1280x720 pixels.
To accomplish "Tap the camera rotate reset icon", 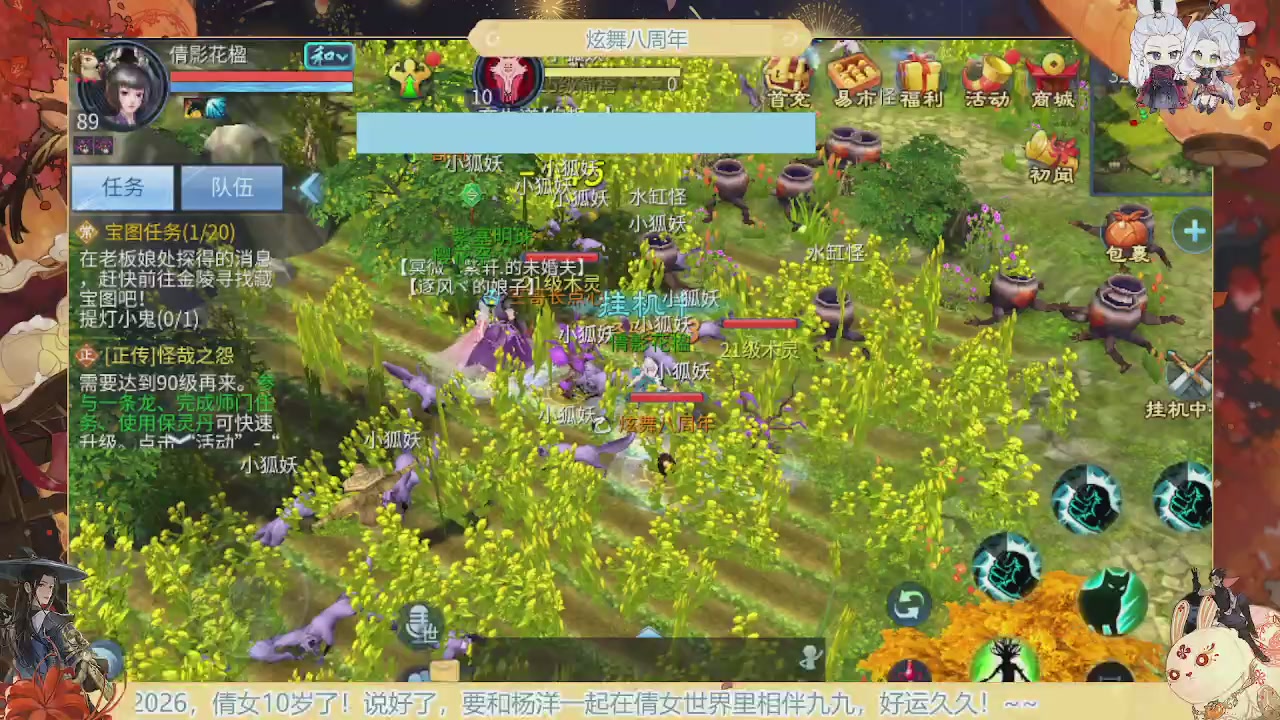I will pos(908,604).
